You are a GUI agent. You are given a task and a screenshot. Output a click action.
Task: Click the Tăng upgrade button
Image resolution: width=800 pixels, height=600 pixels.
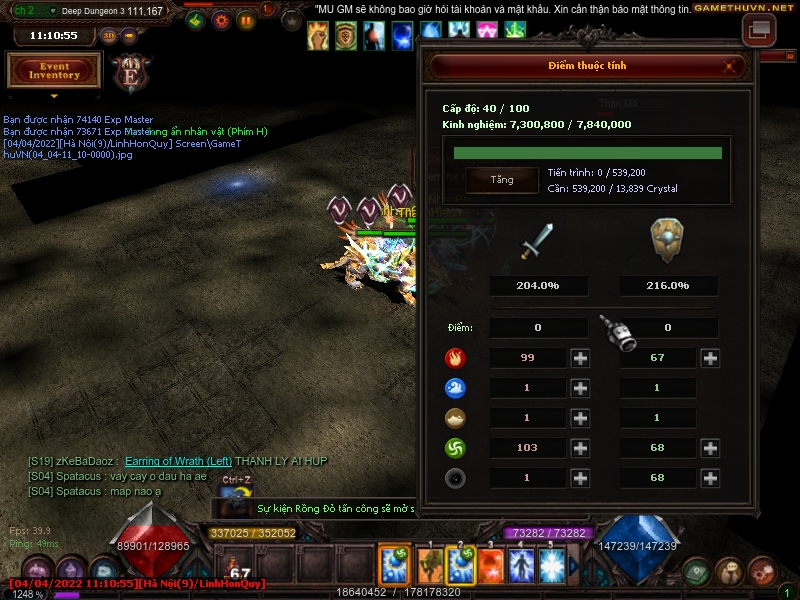[501, 180]
